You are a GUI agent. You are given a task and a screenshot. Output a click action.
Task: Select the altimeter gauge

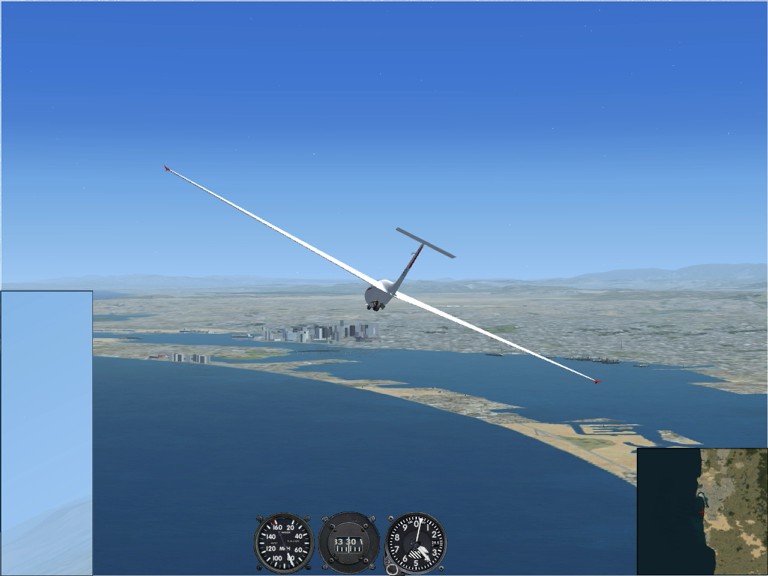[416, 542]
